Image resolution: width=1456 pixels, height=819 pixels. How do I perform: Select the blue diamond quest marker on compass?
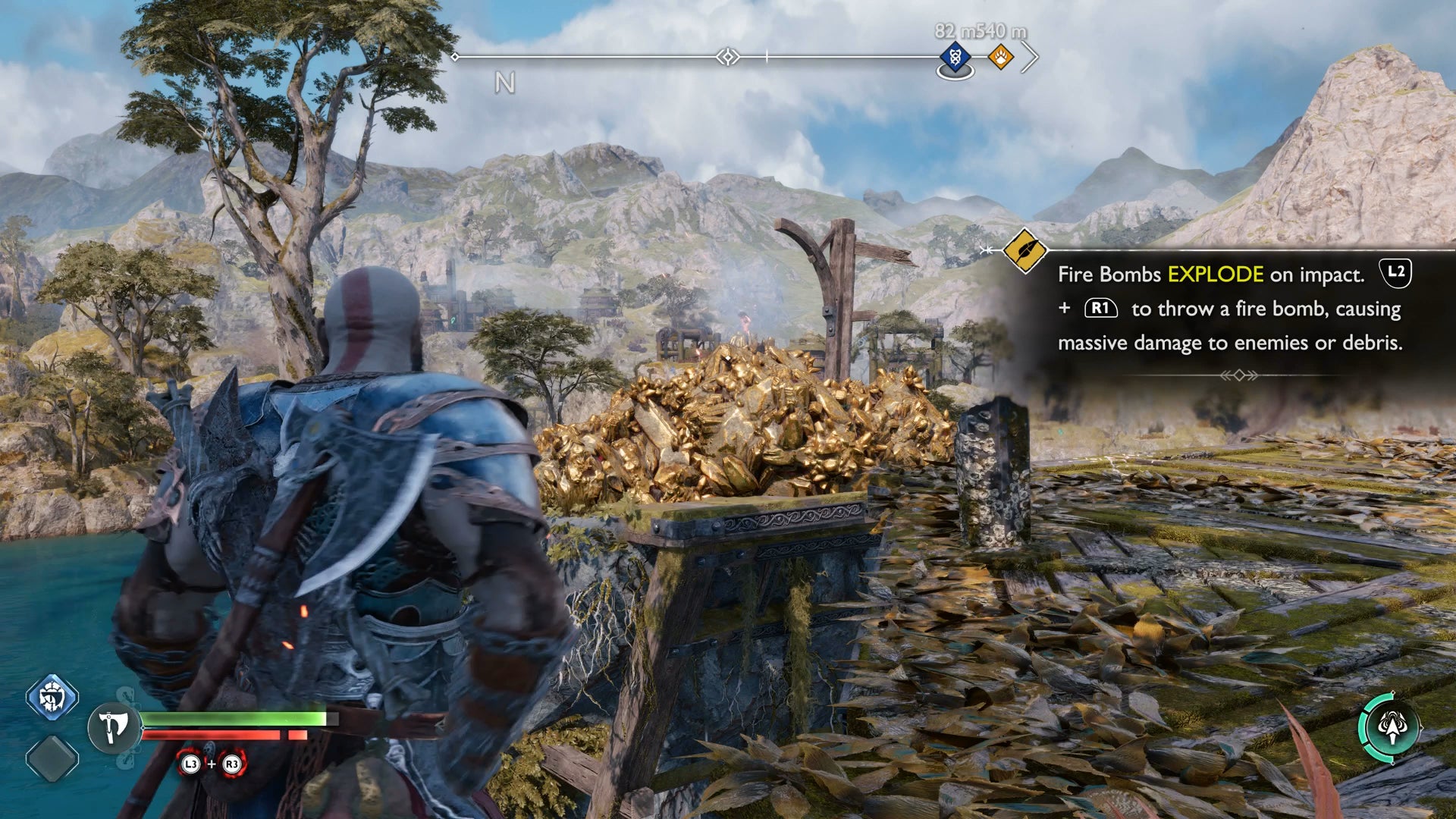point(955,57)
